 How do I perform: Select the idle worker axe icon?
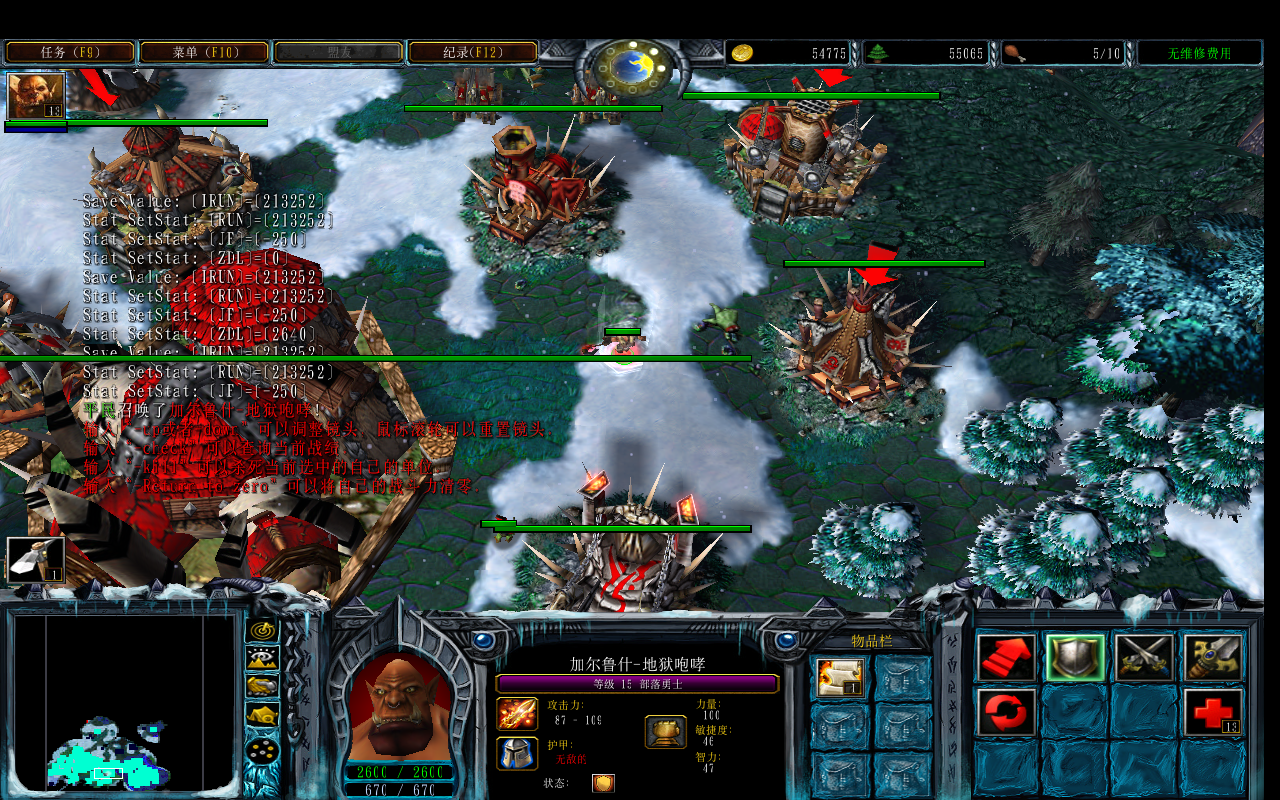36,560
